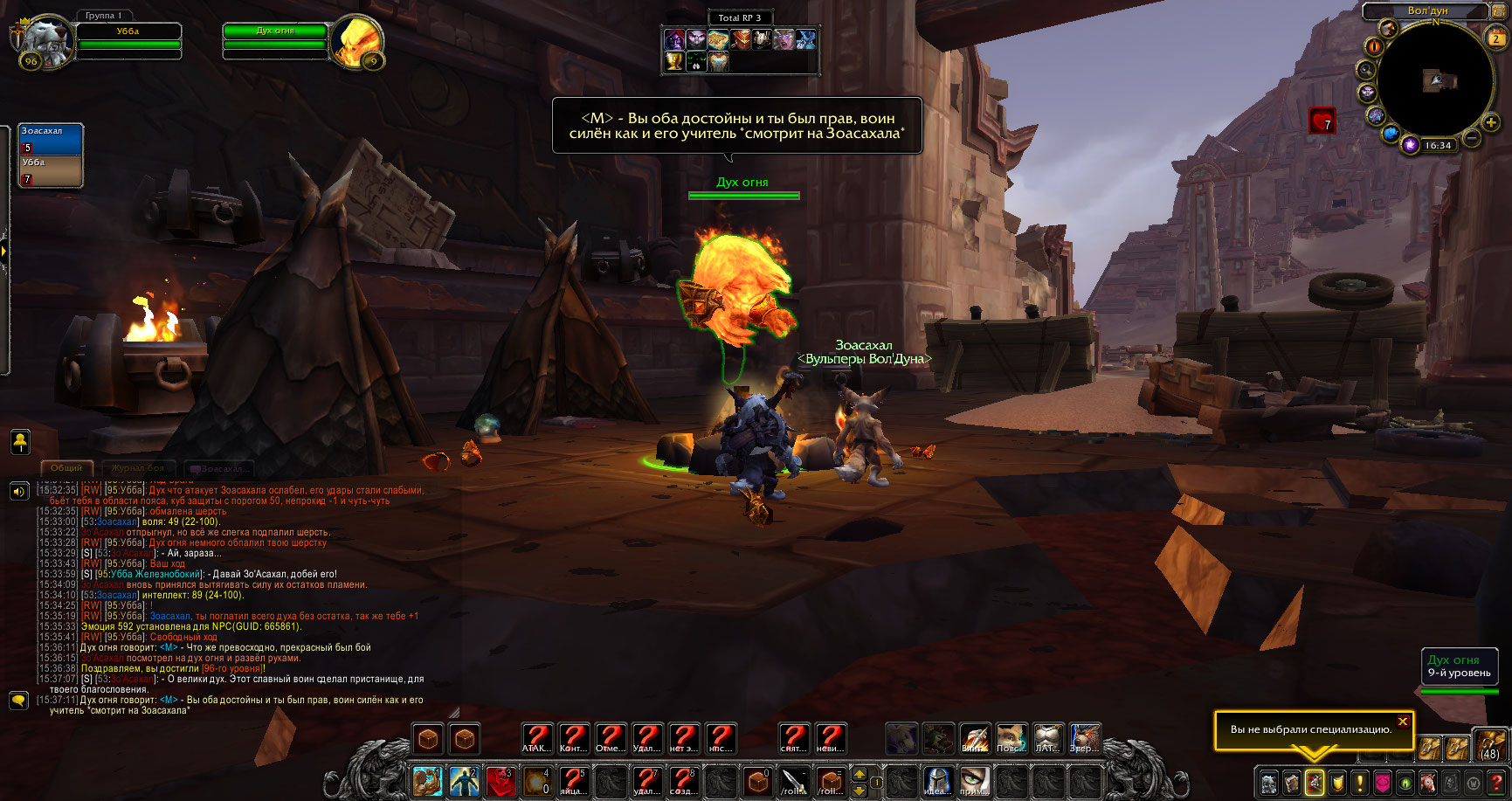The width and height of the screenshot is (1512, 801).
Task: Open the mount collection horse icon
Action: pyautogui.click(x=1427, y=783)
